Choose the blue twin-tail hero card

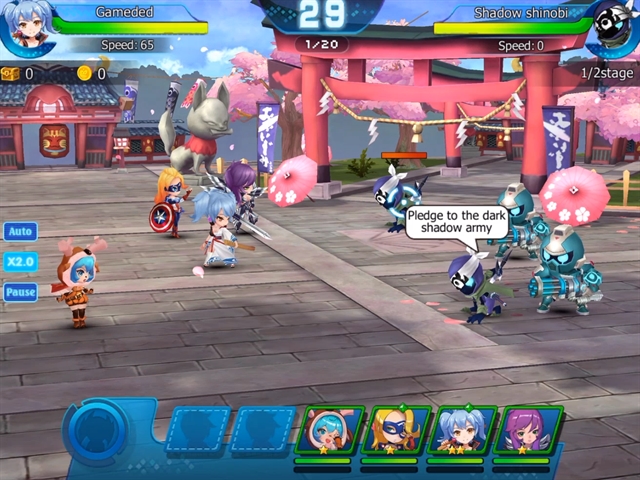pos(461,432)
